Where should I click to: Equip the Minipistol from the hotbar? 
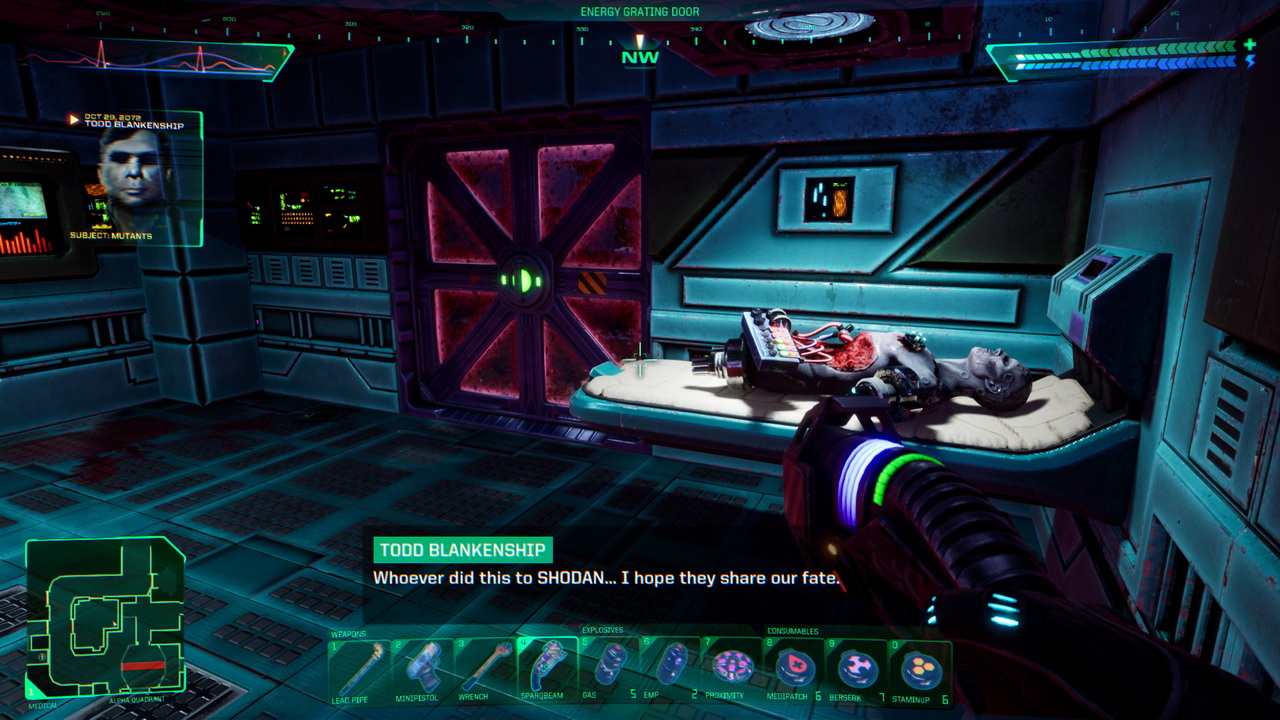(x=421, y=668)
